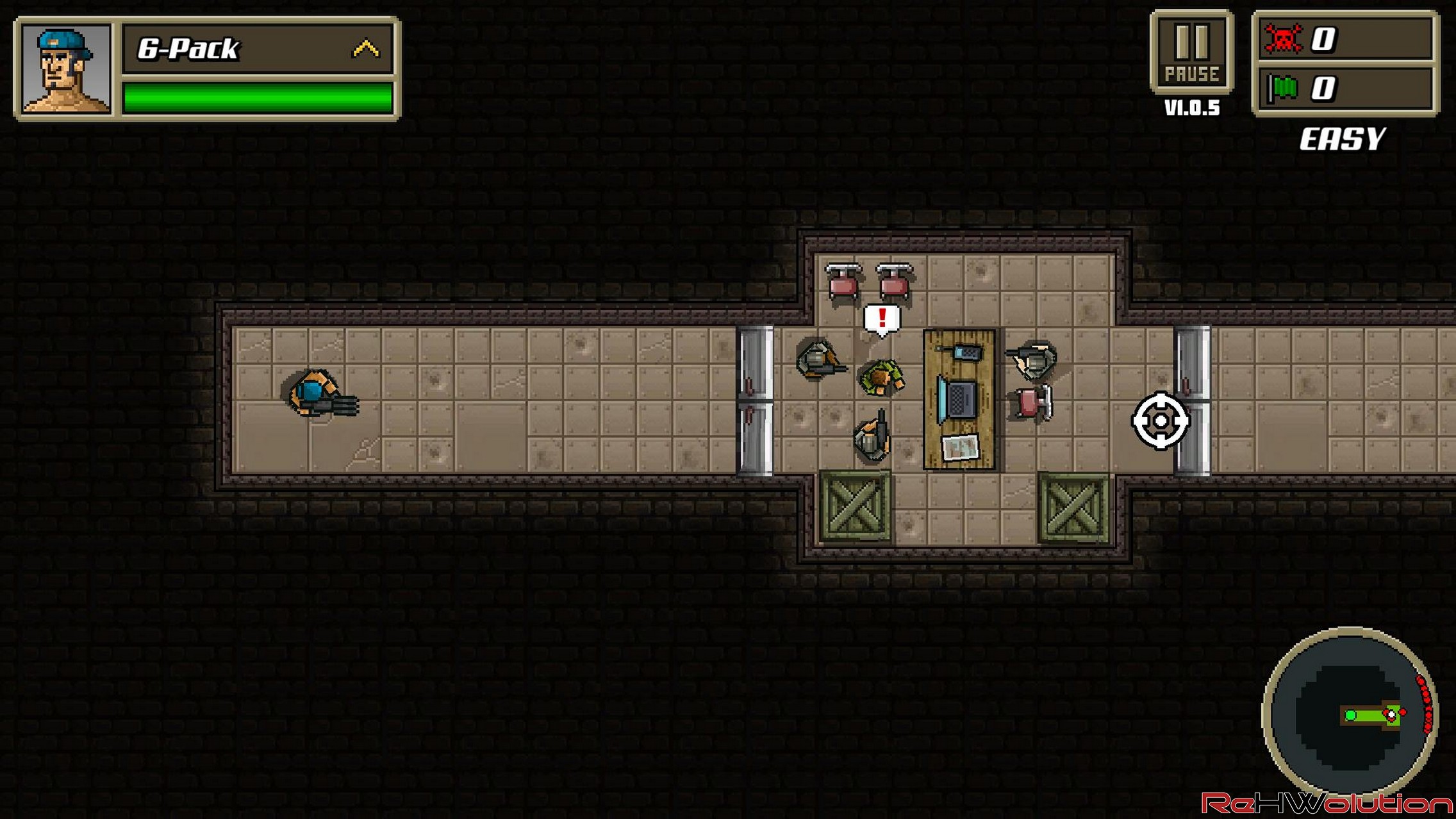Viewport: 1456px width, 819px height.
Task: Pause the game
Action: tap(1191, 53)
